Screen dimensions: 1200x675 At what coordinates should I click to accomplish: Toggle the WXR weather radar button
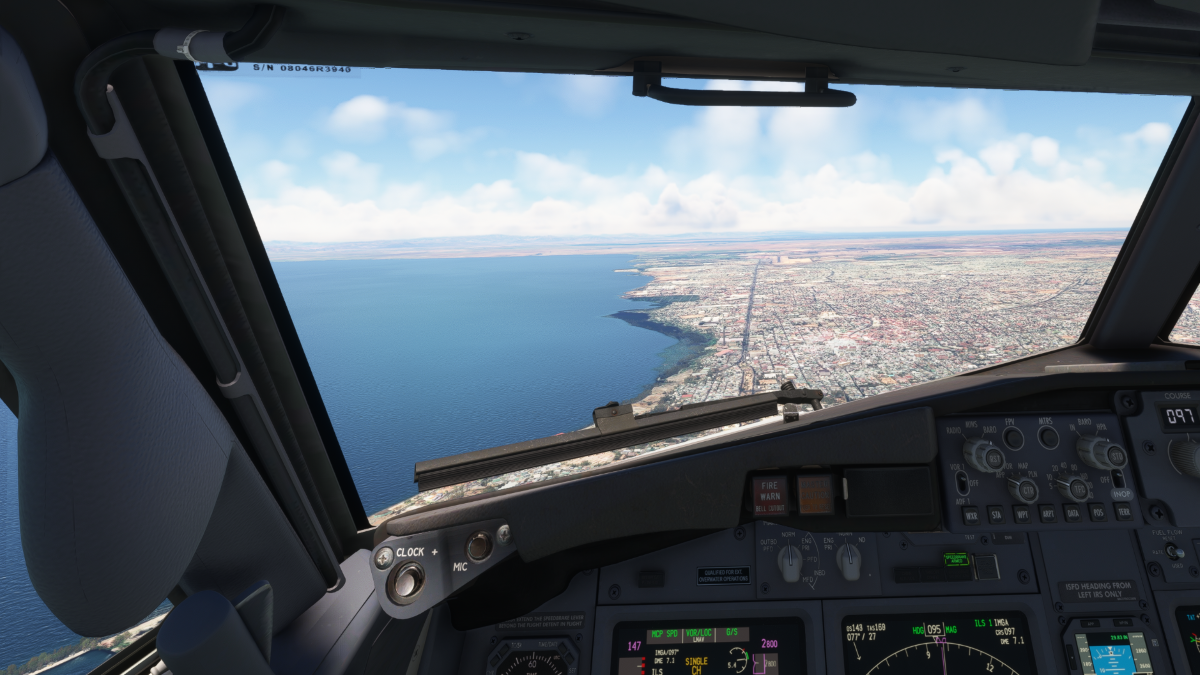(x=971, y=515)
